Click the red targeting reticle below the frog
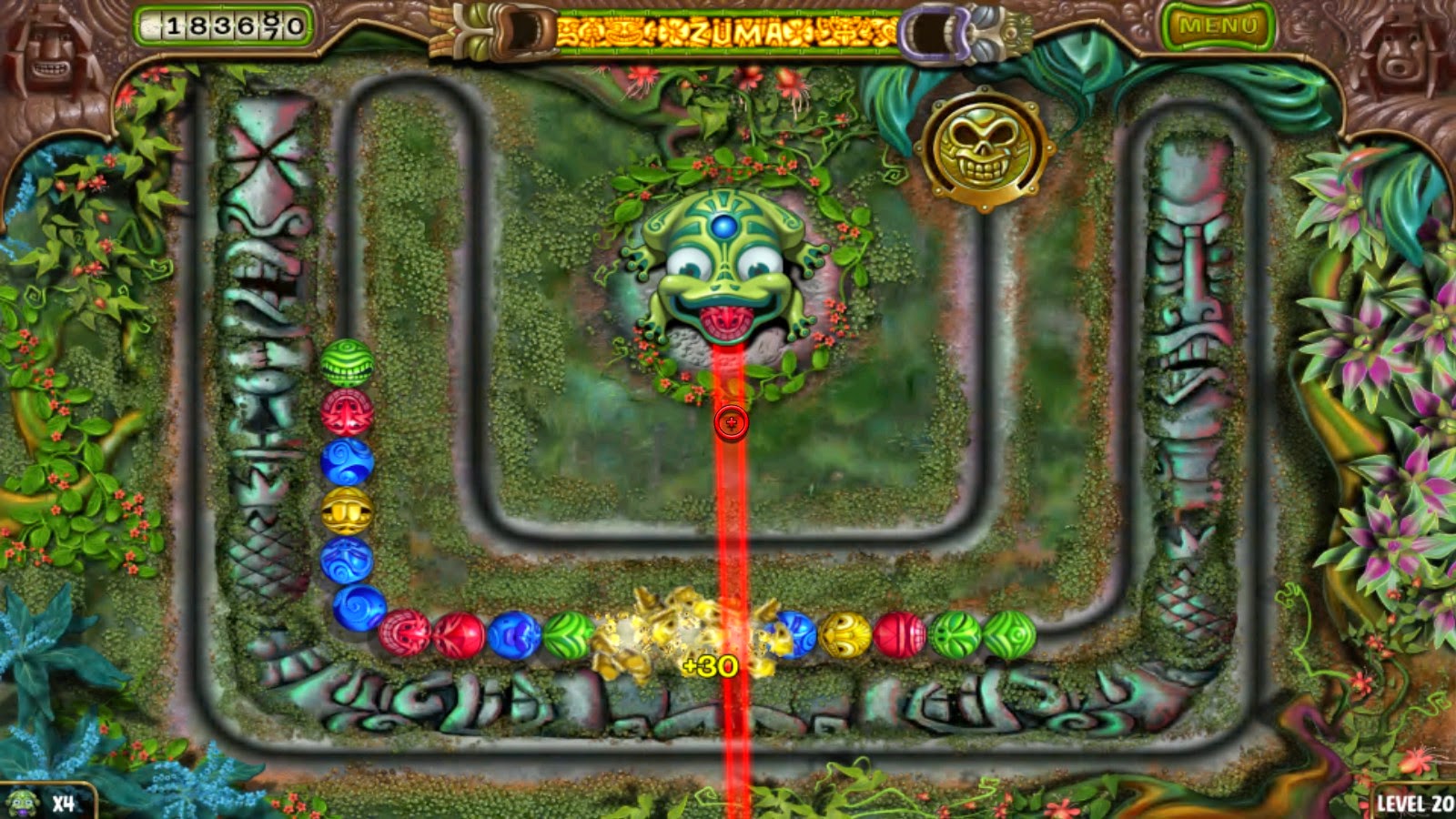The width and height of the screenshot is (1456, 819). click(731, 421)
